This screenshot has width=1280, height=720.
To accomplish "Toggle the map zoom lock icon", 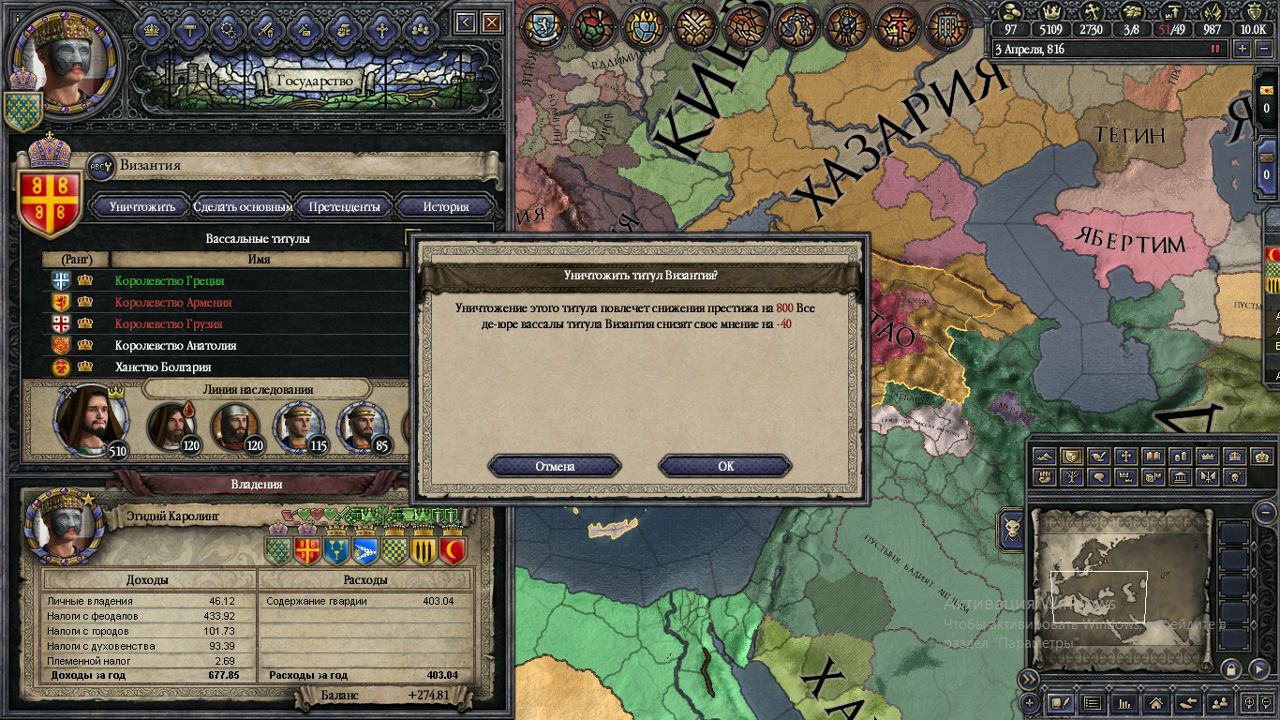I will click(1230, 667).
